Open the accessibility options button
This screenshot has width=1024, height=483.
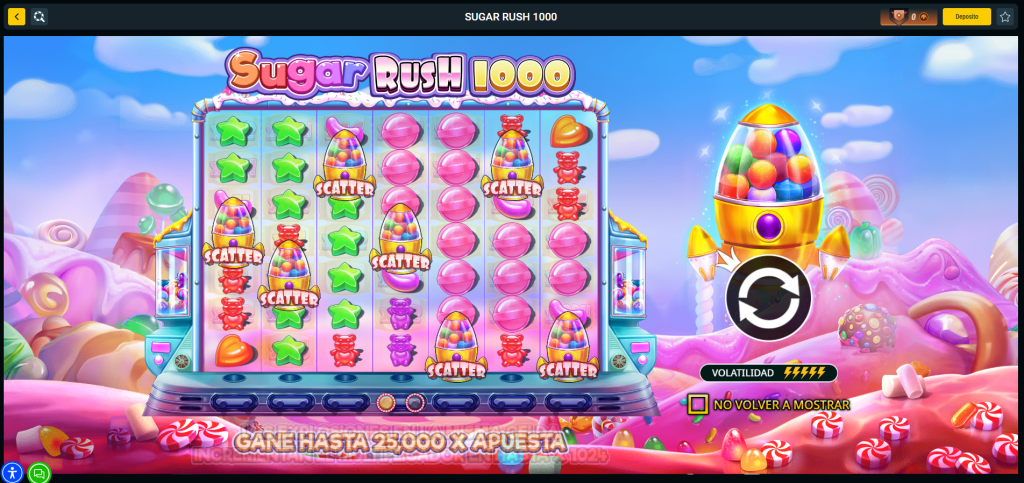pyautogui.click(x=12, y=473)
